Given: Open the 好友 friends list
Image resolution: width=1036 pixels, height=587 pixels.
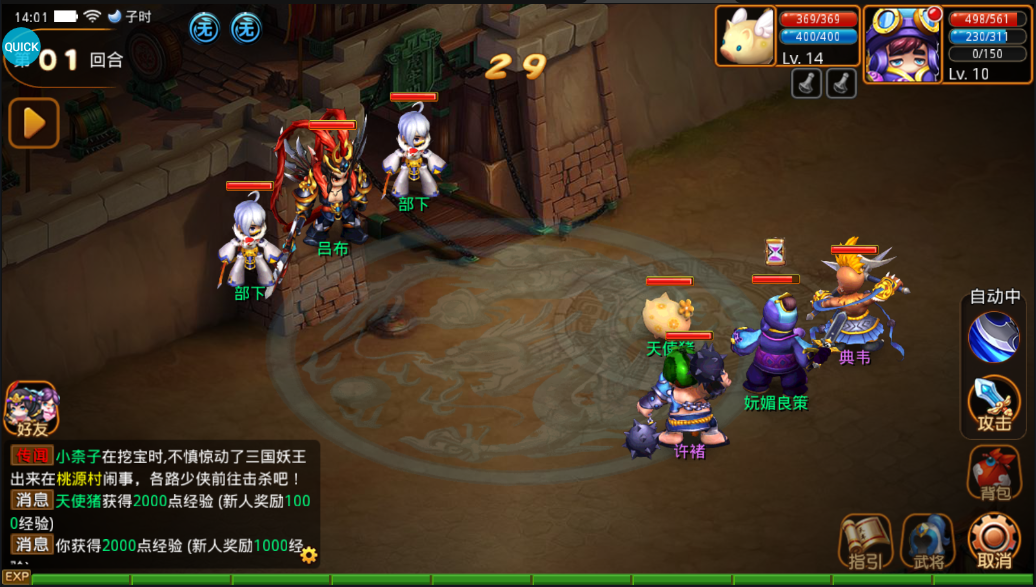Looking at the screenshot, I should [x=31, y=410].
